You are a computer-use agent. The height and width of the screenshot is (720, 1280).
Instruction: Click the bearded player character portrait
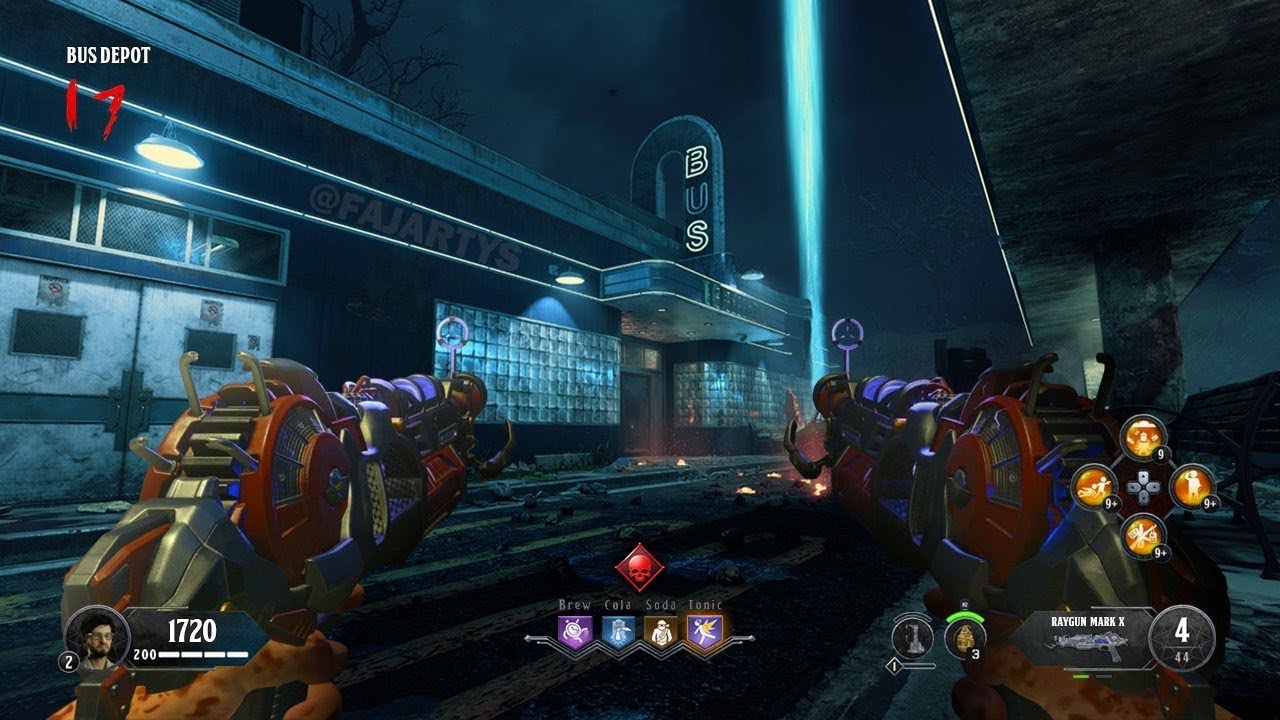(x=97, y=638)
